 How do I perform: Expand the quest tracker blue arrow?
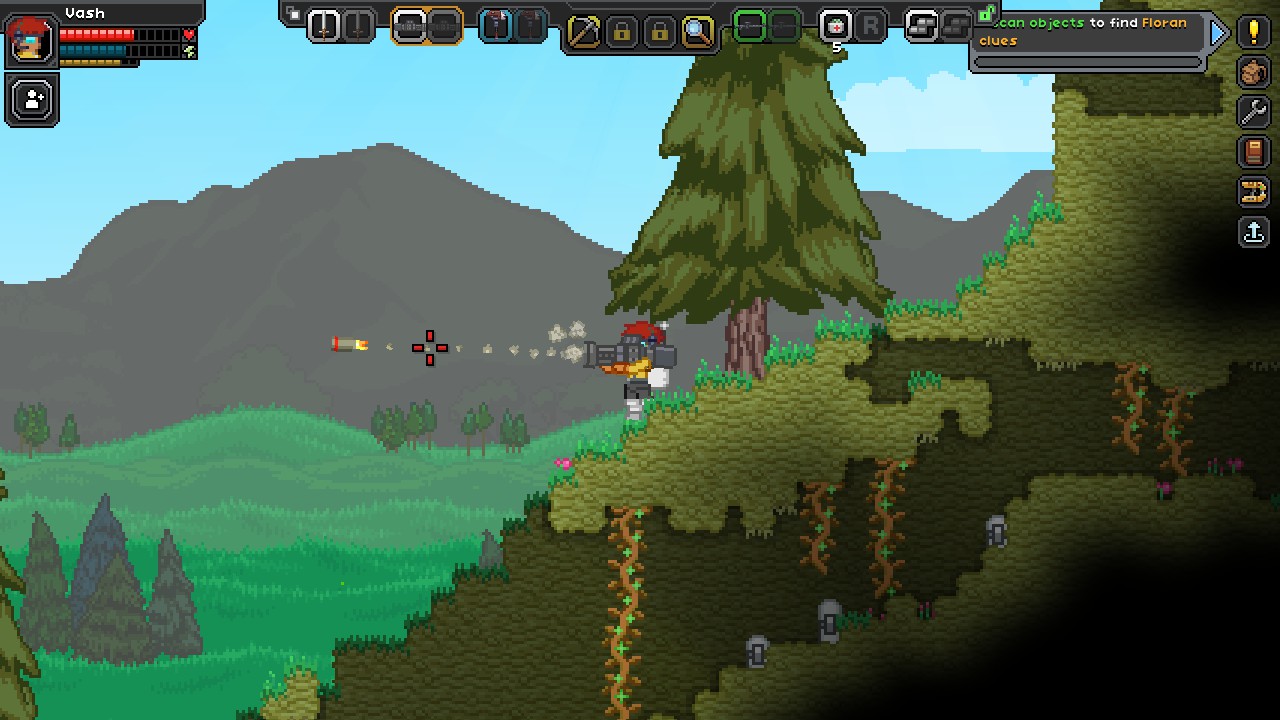pos(1218,33)
